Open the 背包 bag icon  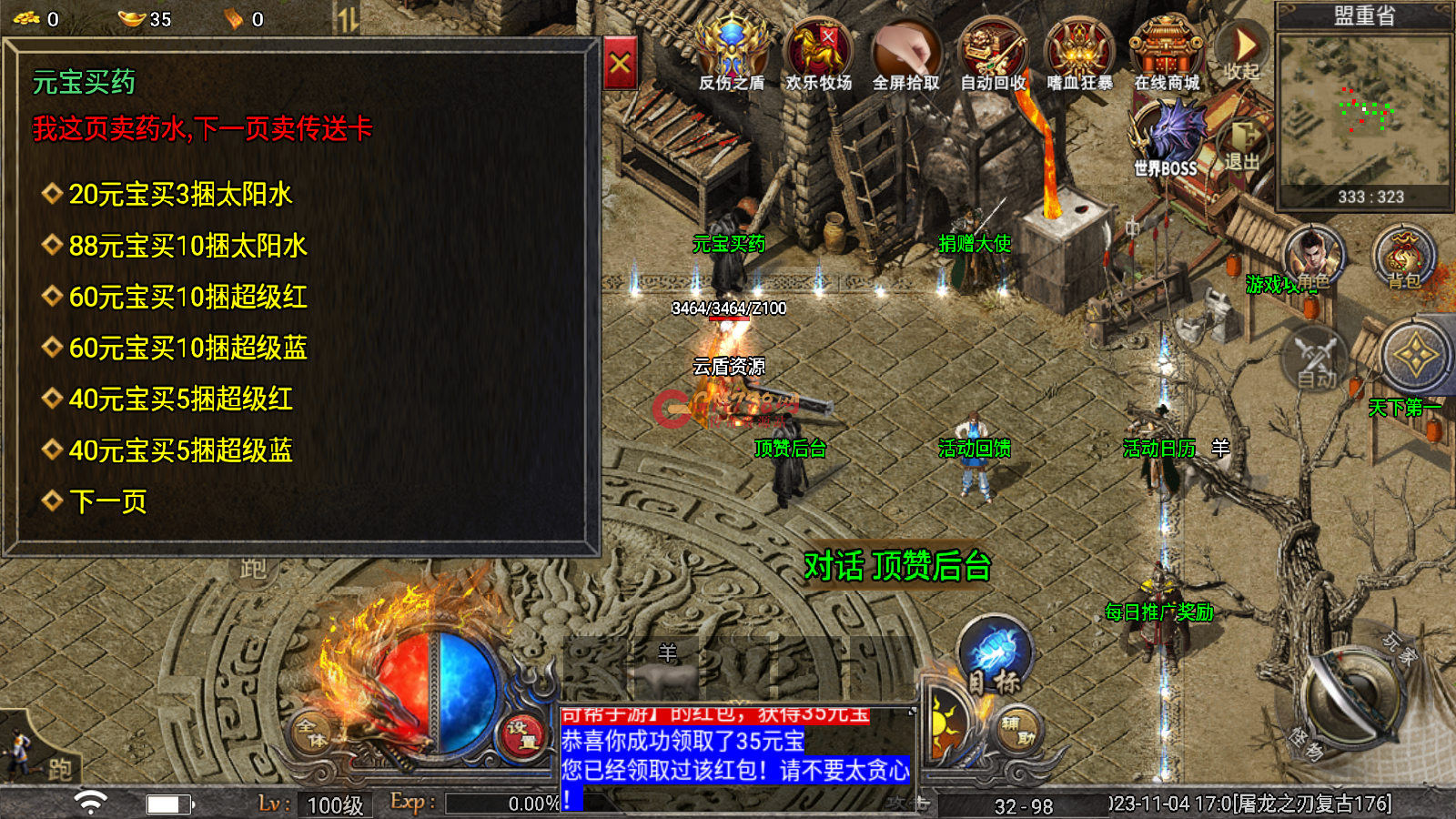click(x=1403, y=258)
